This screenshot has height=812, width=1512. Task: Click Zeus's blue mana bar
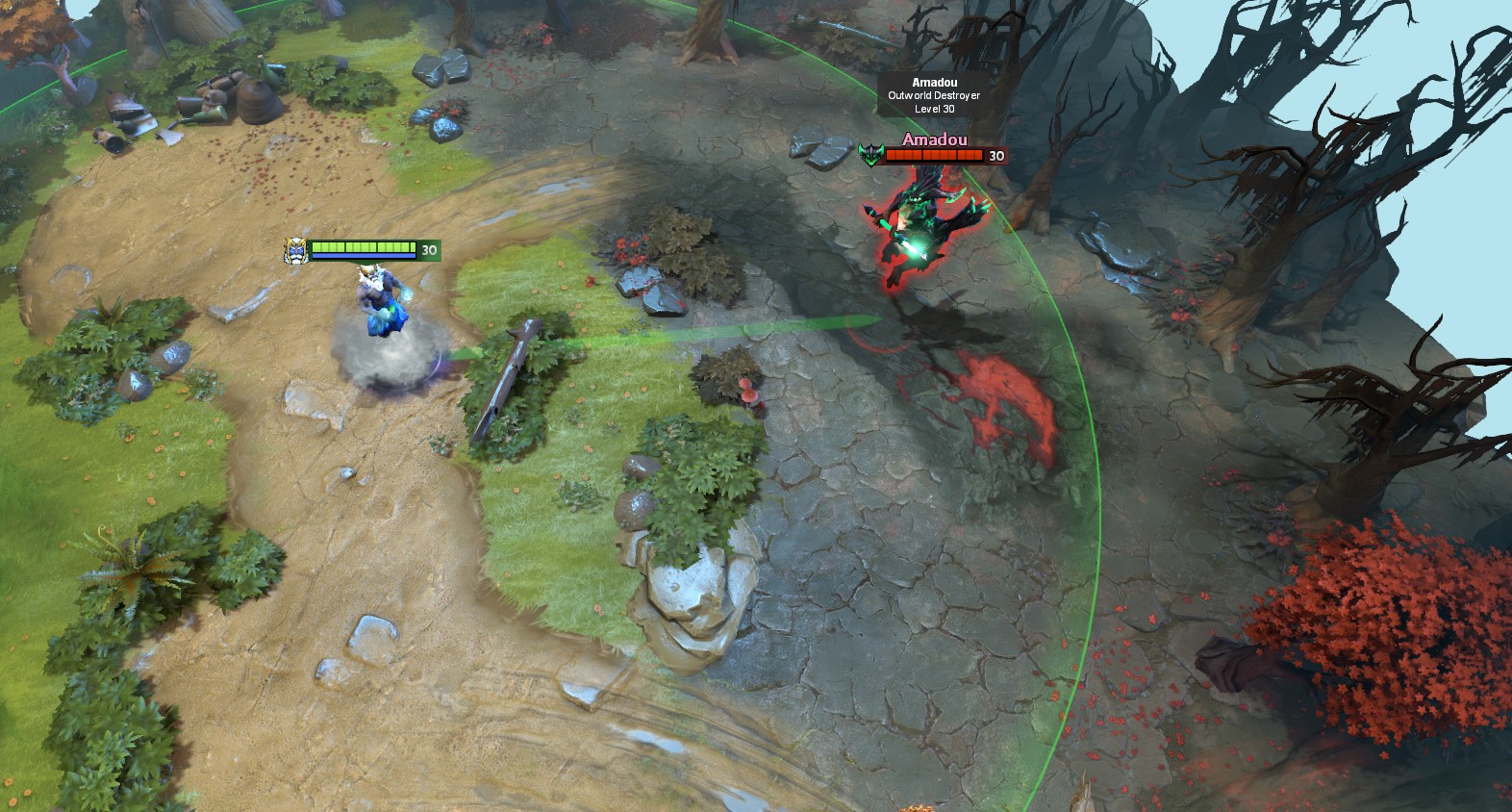[x=365, y=256]
